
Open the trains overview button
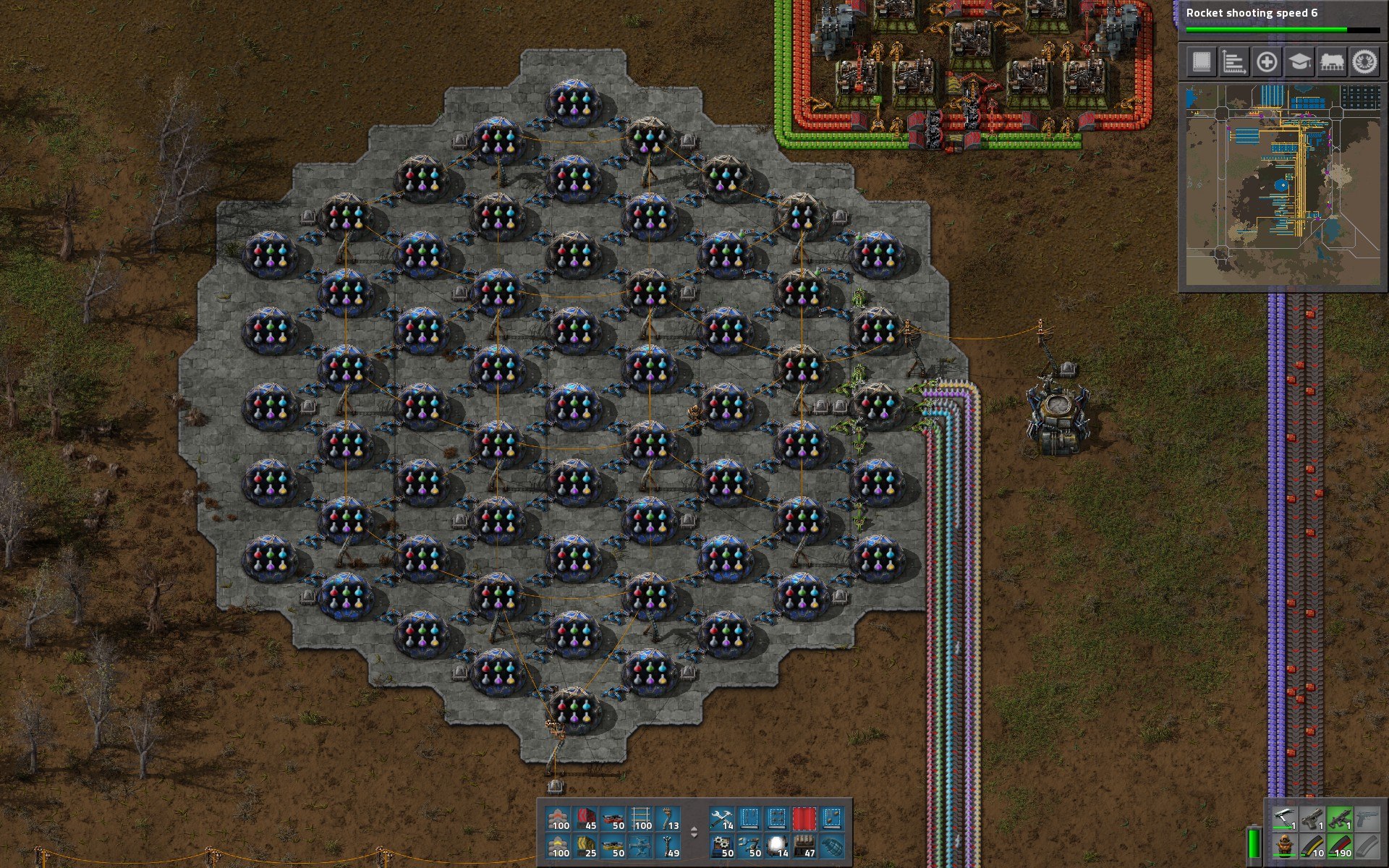1332,62
